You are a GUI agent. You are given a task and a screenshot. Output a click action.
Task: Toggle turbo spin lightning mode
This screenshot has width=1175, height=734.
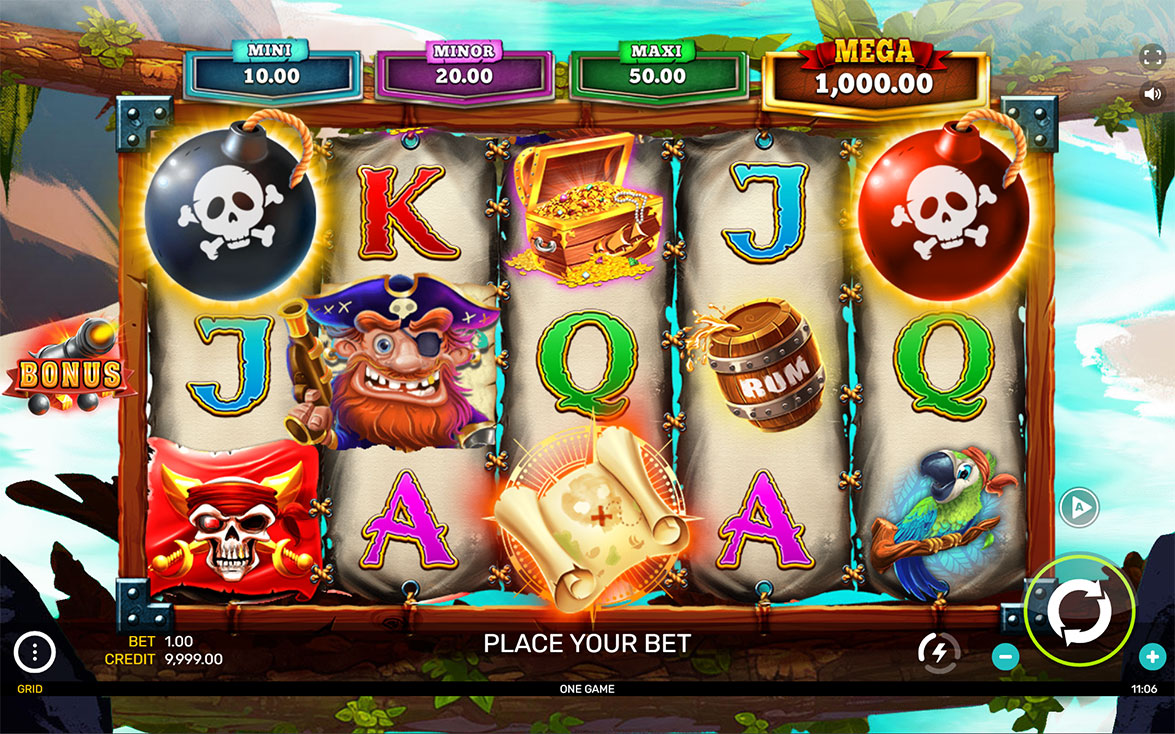[939, 652]
